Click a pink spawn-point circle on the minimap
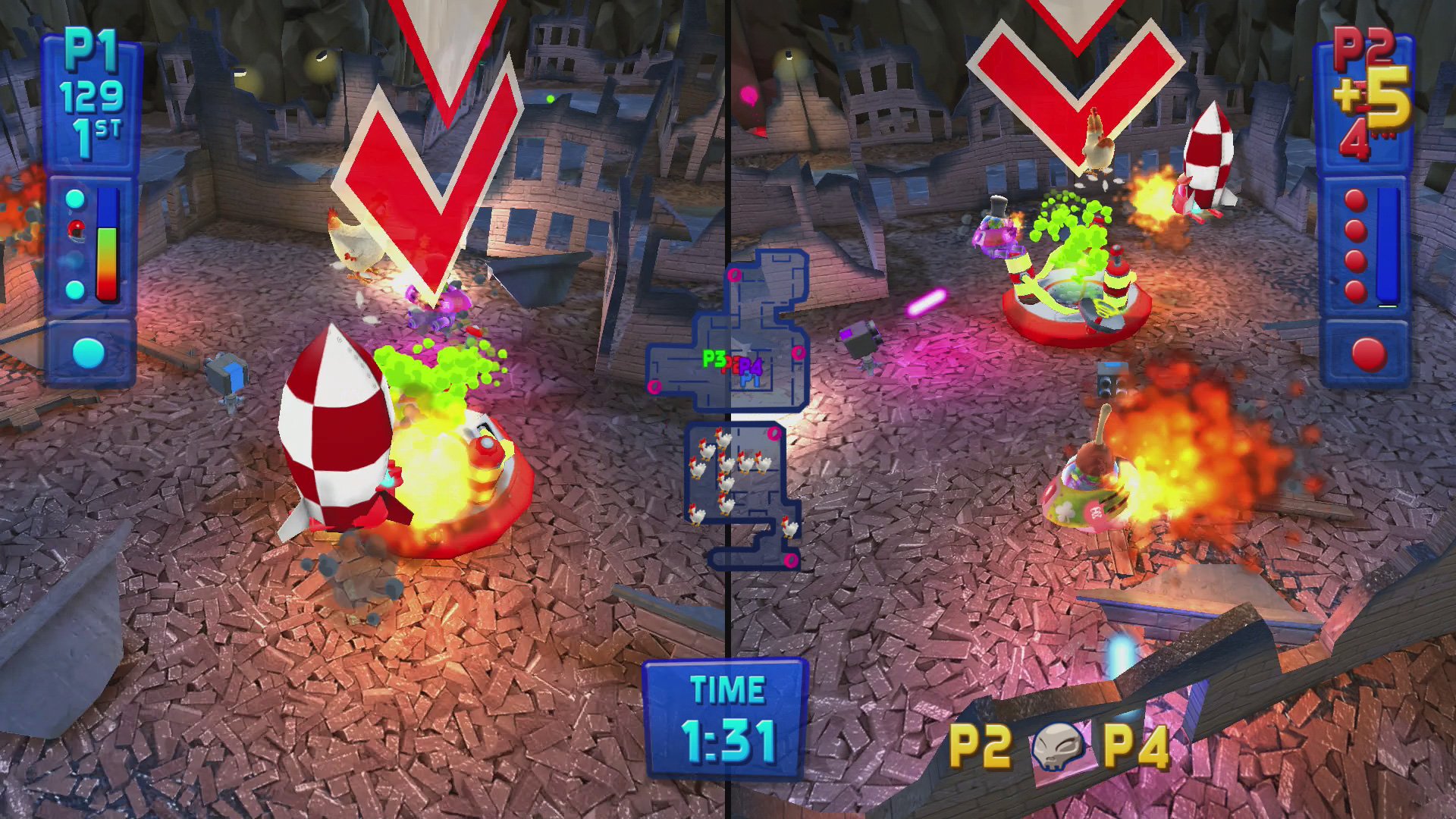 pyautogui.click(x=734, y=276)
